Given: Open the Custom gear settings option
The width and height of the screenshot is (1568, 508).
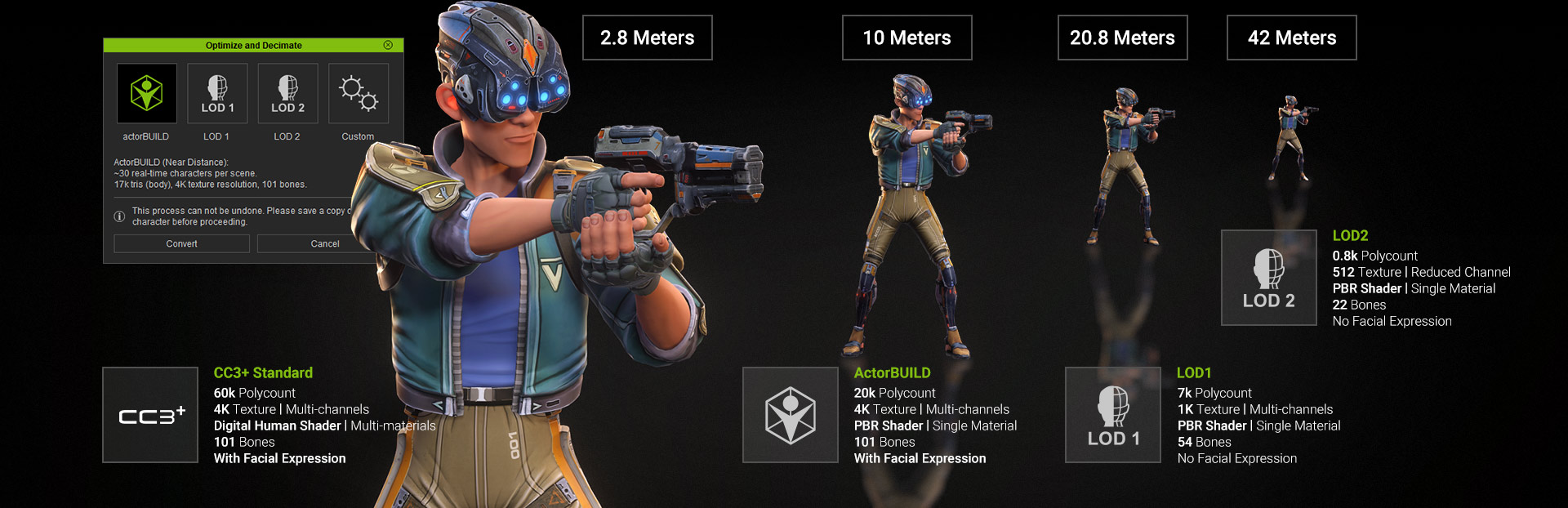Looking at the screenshot, I should coord(358,94).
